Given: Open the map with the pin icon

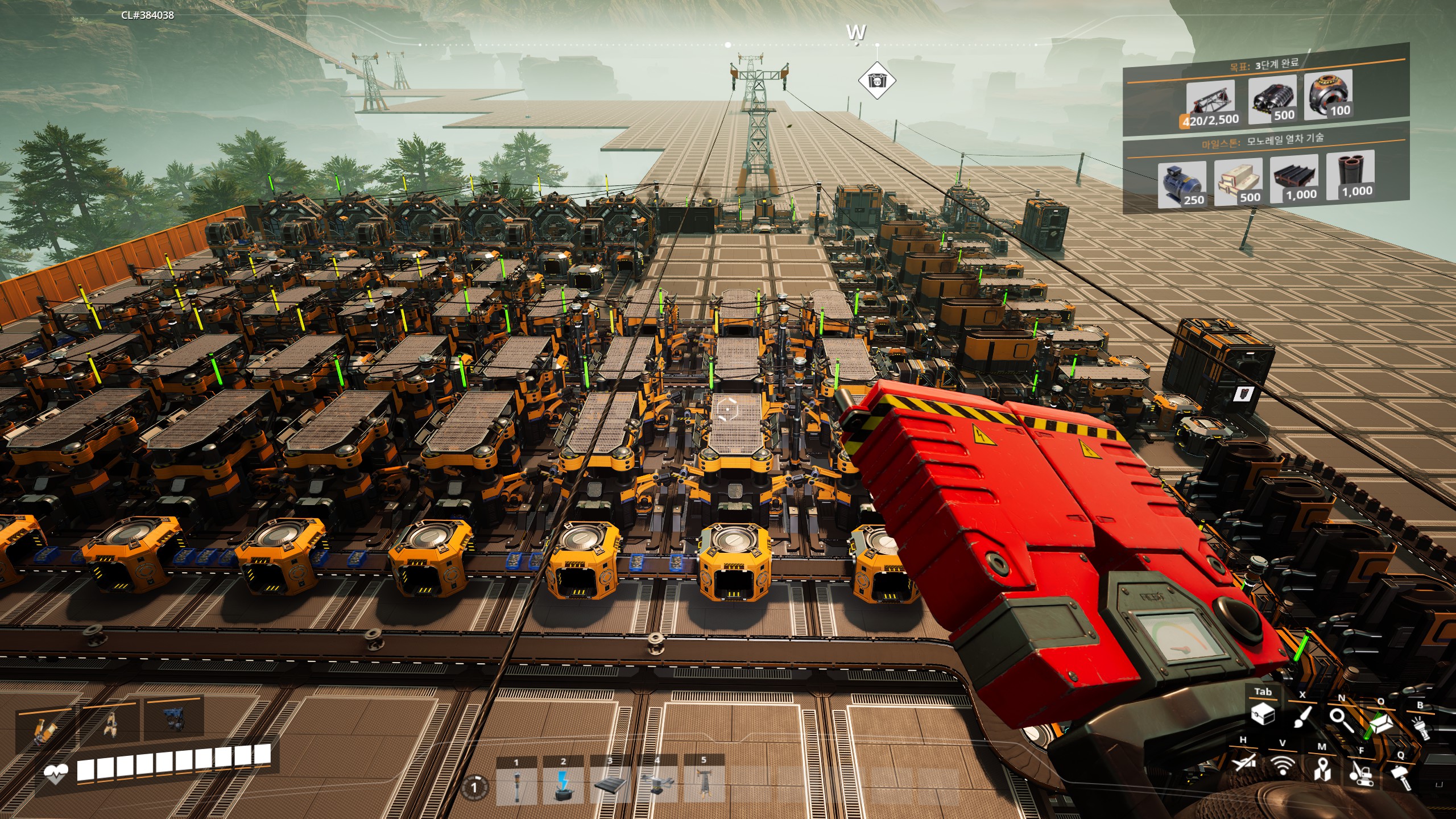Looking at the screenshot, I should click(x=1322, y=769).
